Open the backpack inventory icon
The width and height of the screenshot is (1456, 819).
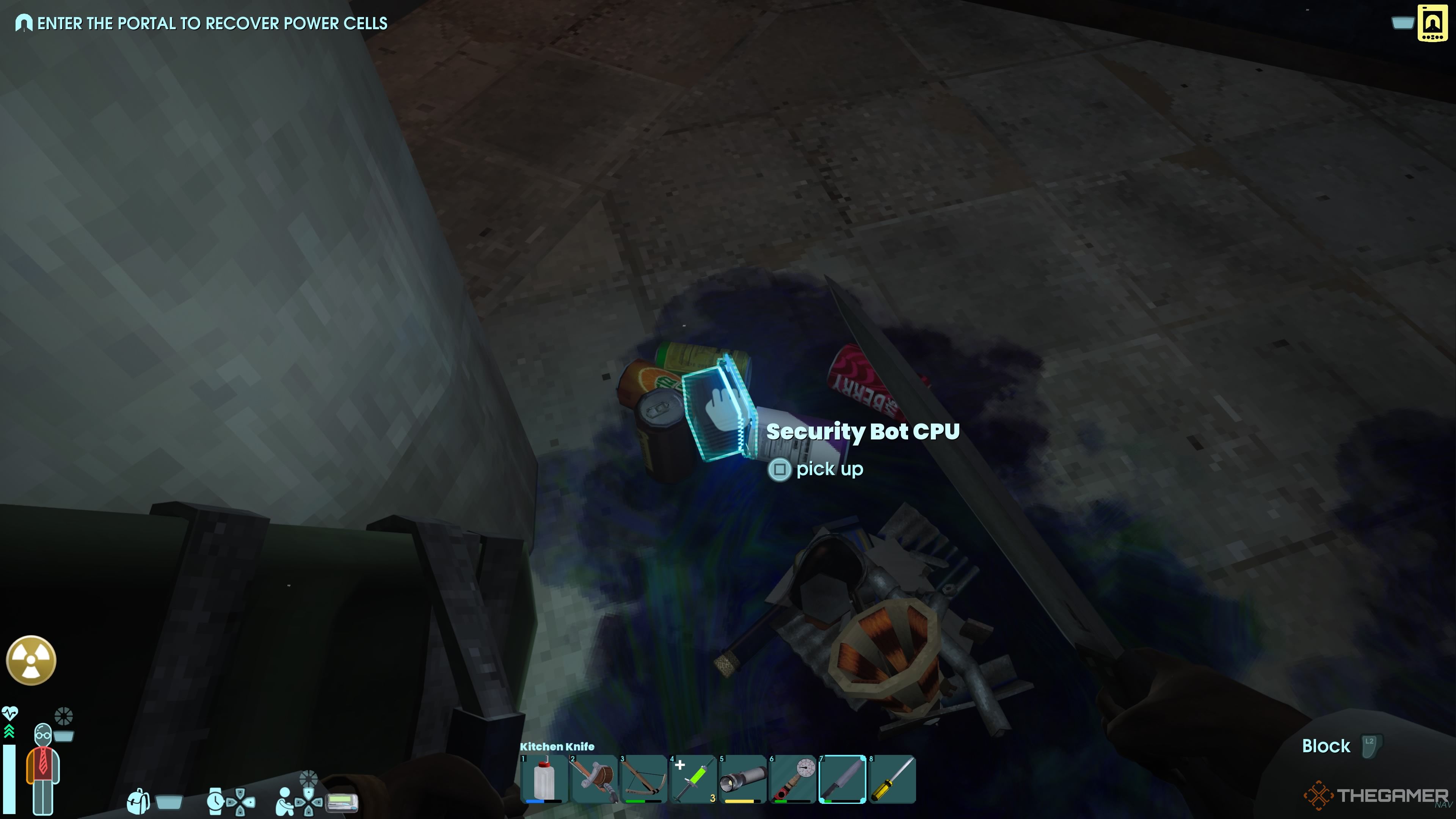pyautogui.click(x=138, y=802)
